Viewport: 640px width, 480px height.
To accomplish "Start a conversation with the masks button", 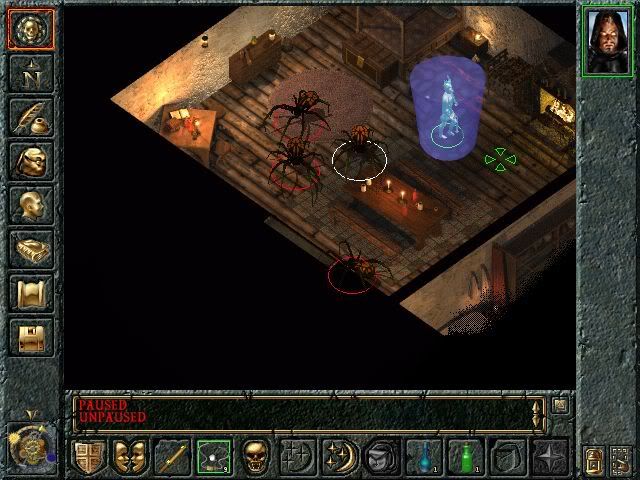I will [130, 457].
